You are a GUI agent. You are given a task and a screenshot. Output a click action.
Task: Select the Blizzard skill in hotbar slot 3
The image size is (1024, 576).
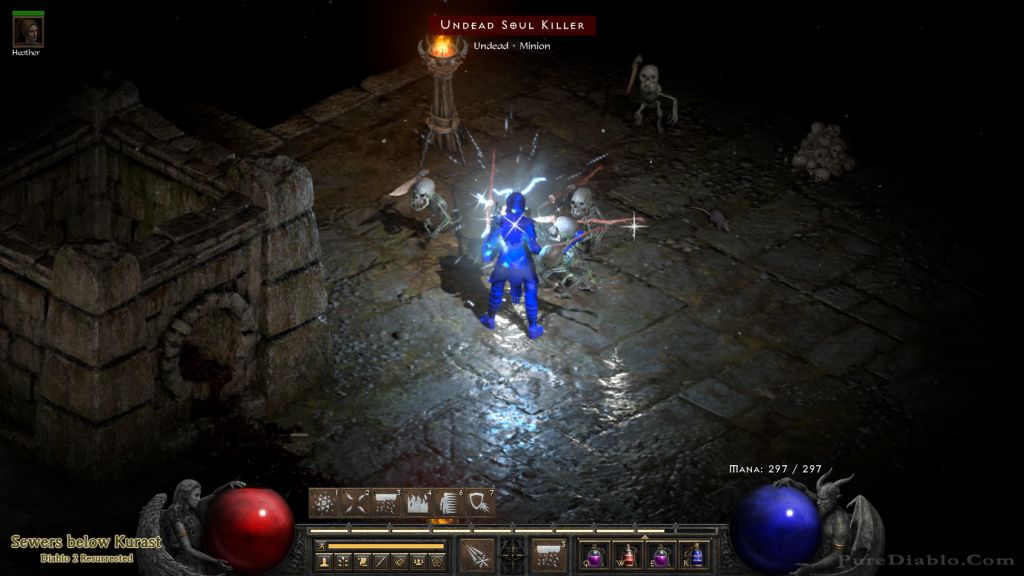click(386, 502)
